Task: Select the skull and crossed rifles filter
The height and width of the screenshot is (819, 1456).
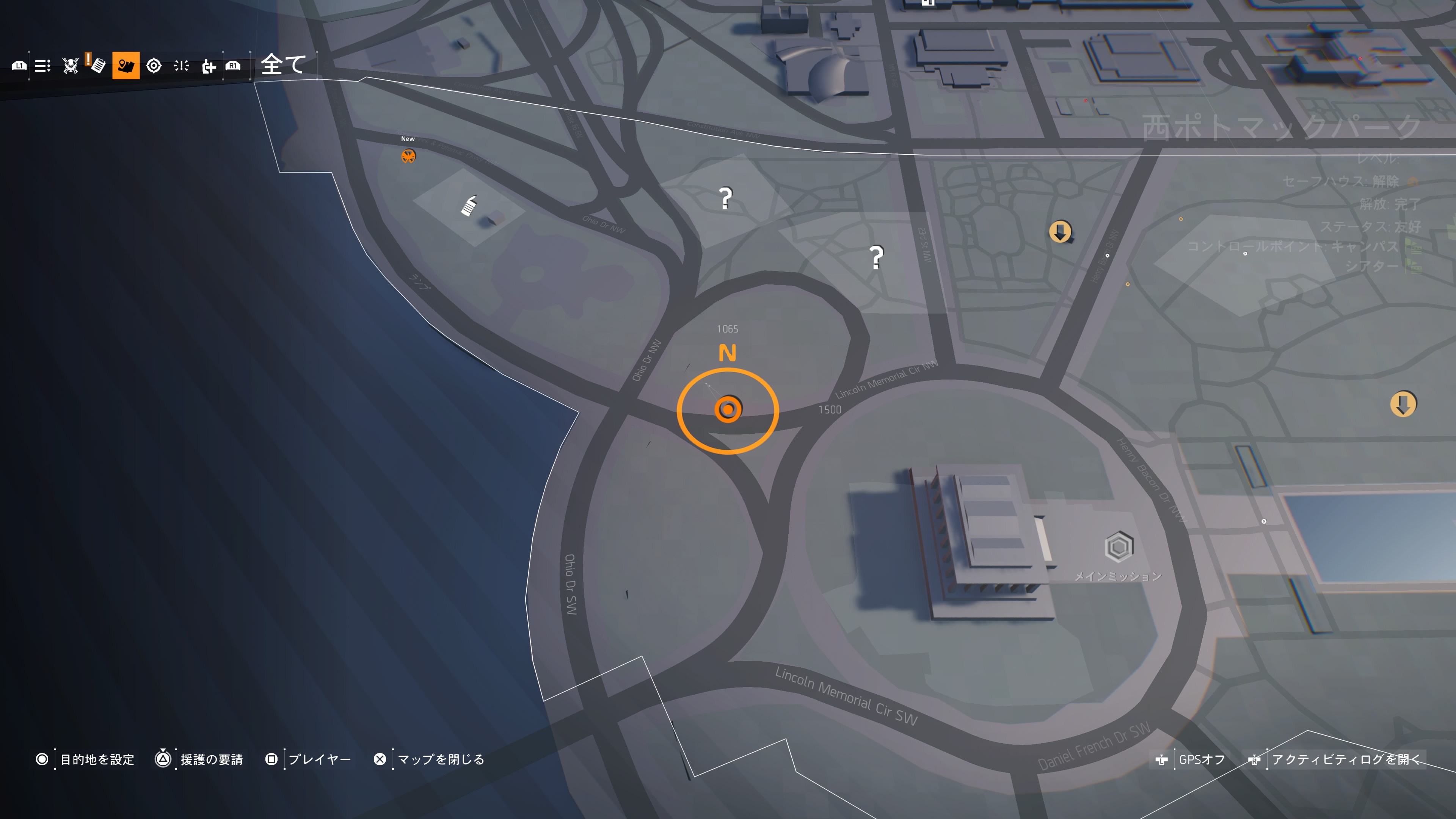Action: (x=71, y=66)
